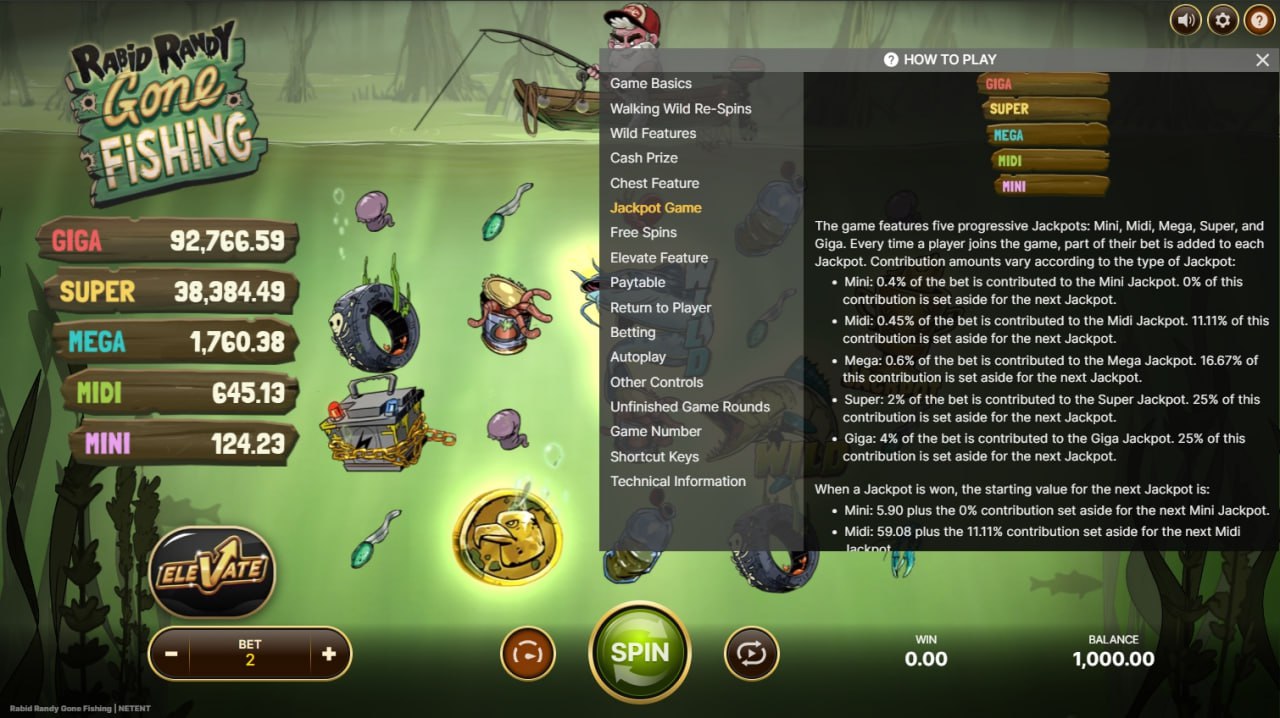Show the Walking Wild Re-Spins section
Screen dimensions: 1280x718
tap(680, 109)
